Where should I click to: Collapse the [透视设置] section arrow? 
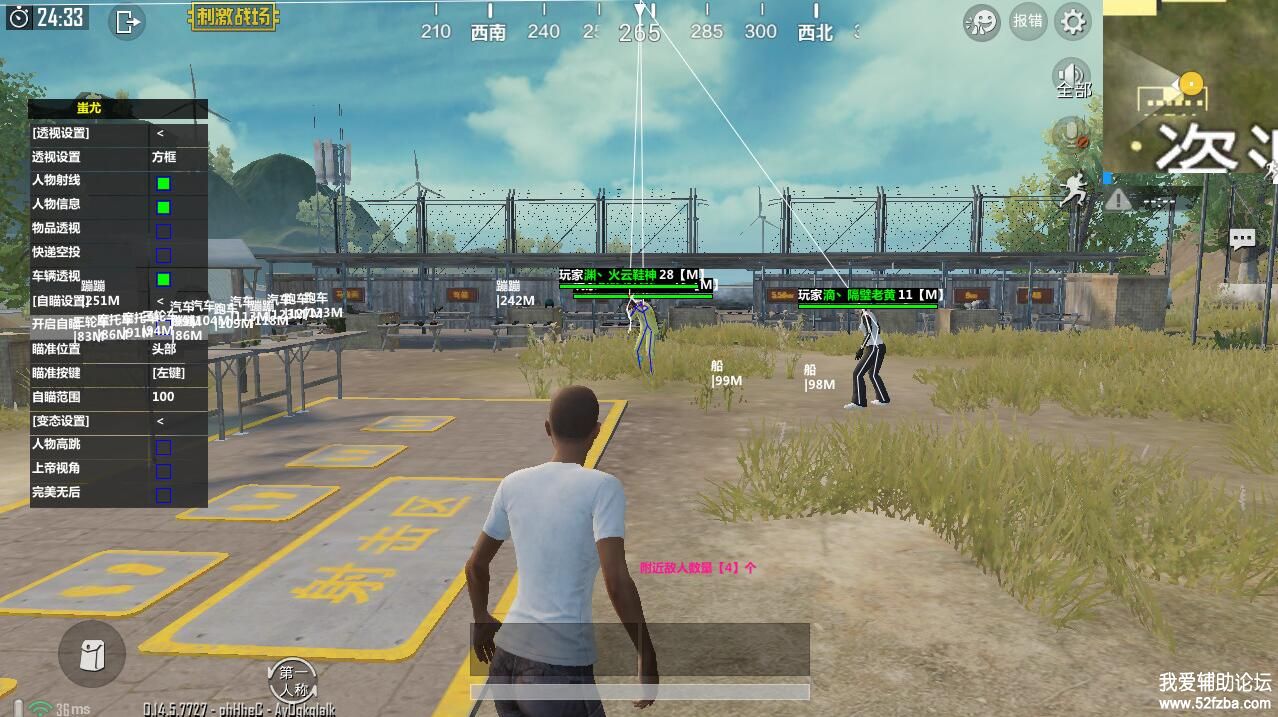160,133
